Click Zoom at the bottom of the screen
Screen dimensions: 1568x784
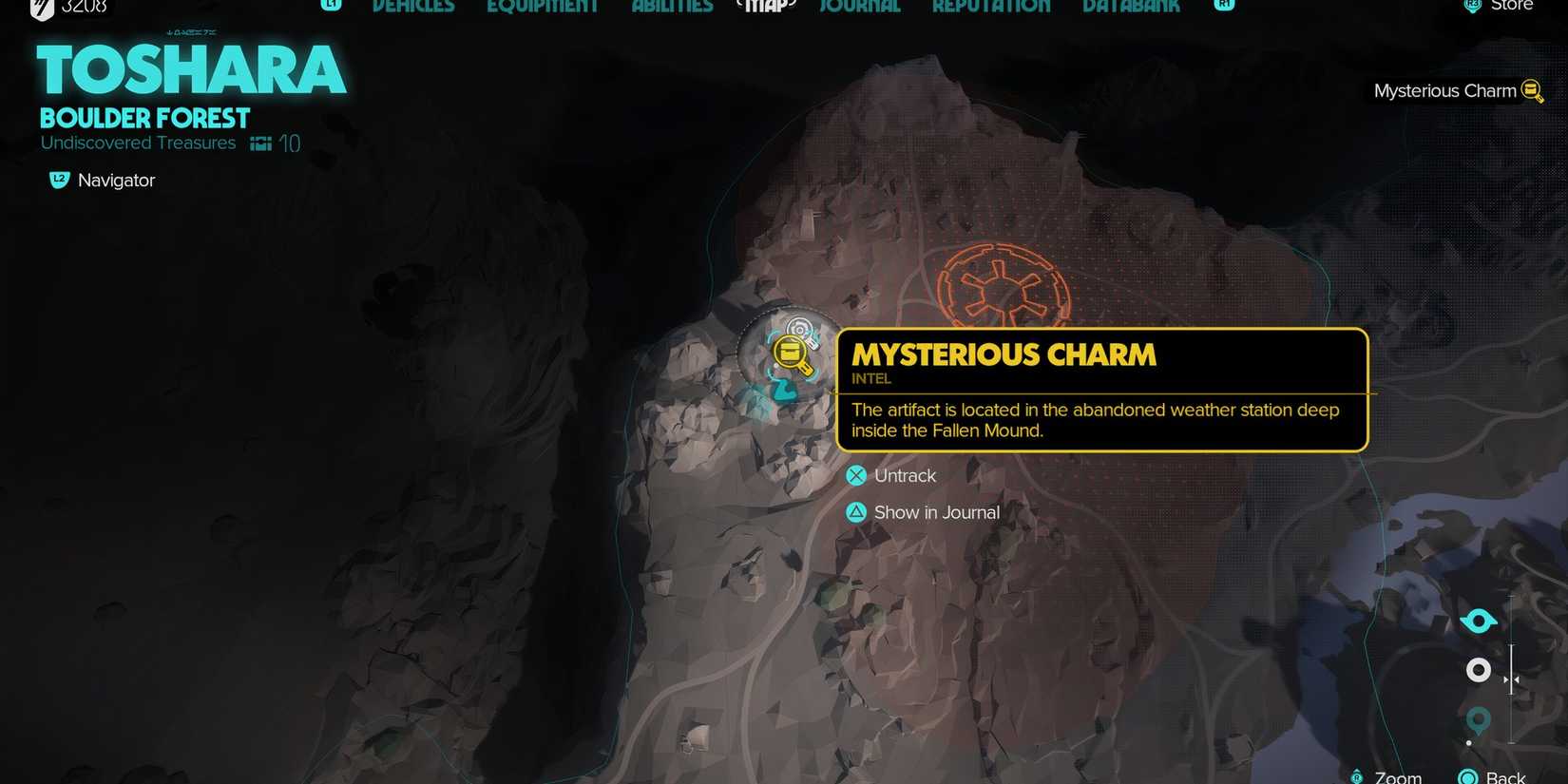pyautogui.click(x=1395, y=775)
